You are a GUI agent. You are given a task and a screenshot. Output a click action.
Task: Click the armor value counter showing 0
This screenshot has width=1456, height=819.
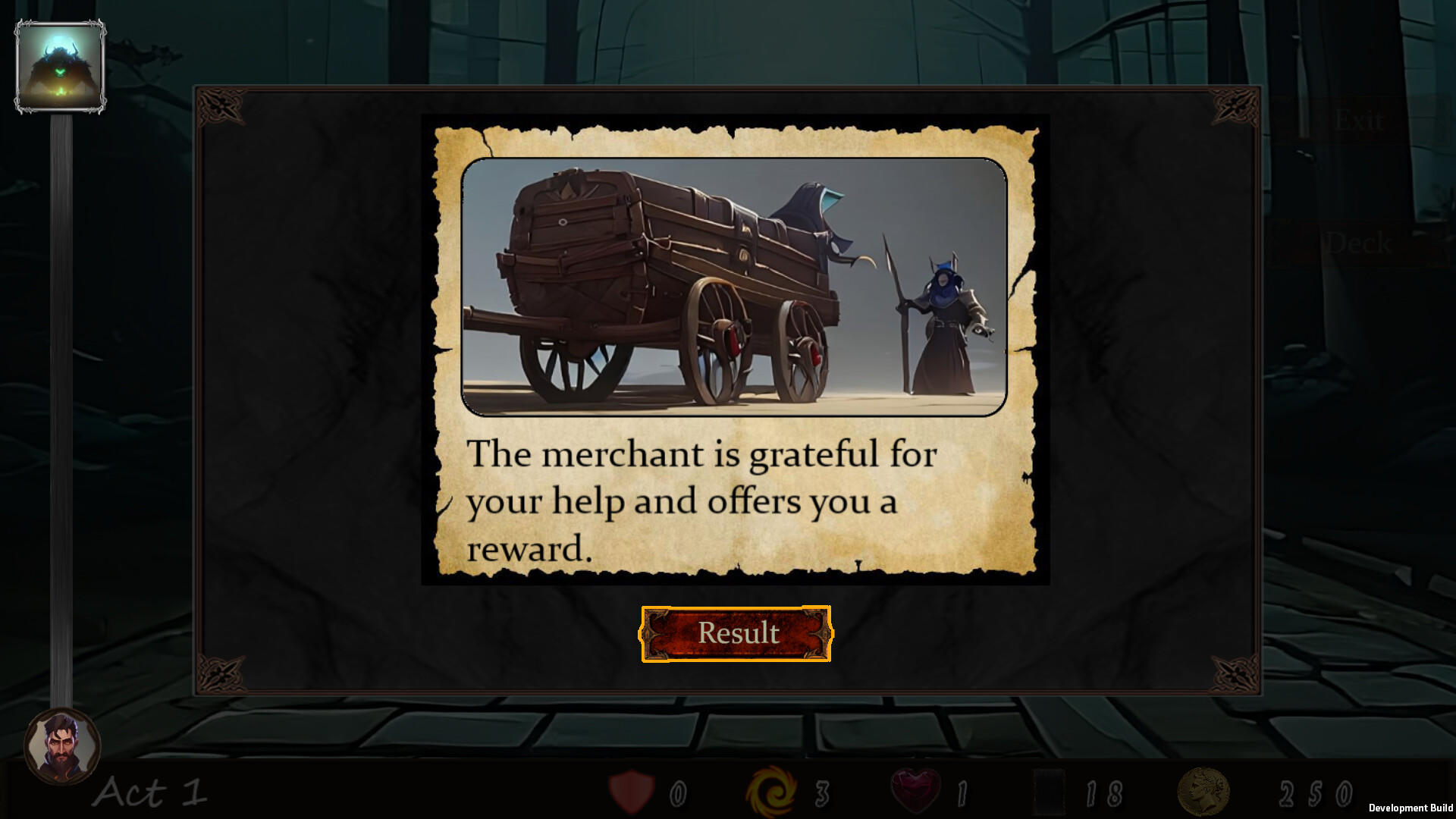coord(677,793)
